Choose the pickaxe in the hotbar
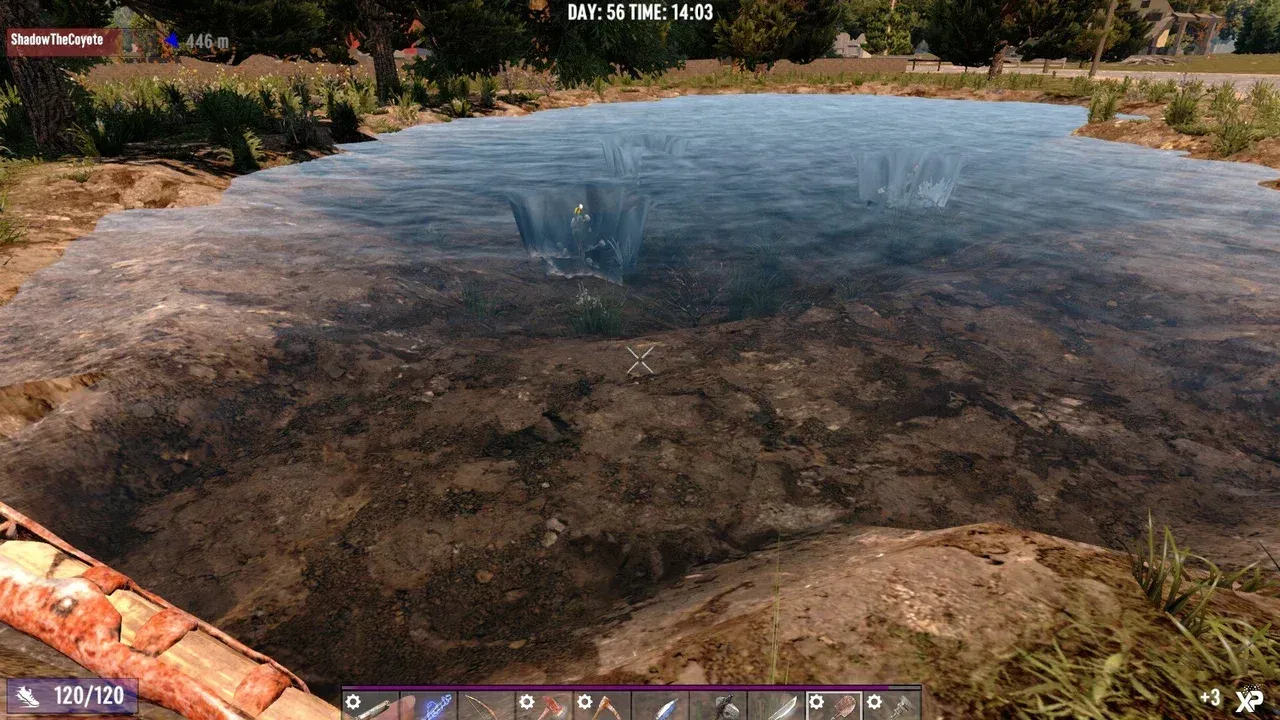Viewport: 1280px width, 720px height. tap(602, 706)
